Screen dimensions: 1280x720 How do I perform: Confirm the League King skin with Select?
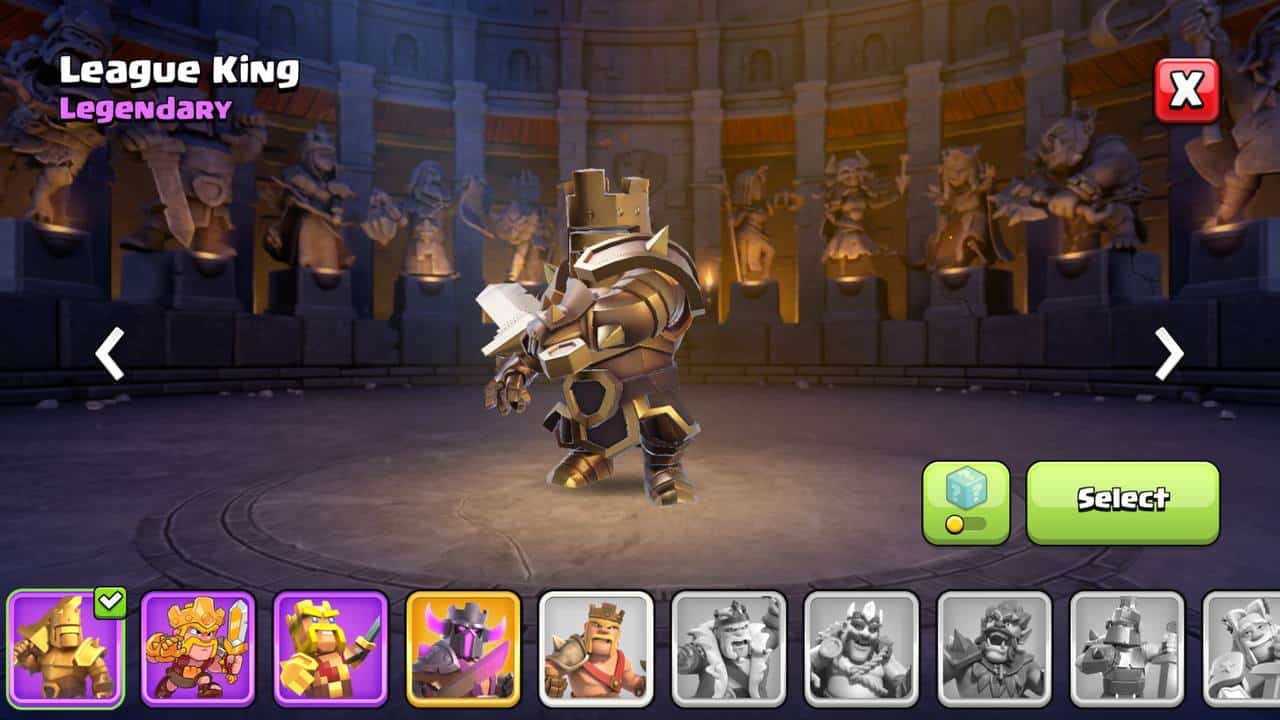click(1122, 502)
